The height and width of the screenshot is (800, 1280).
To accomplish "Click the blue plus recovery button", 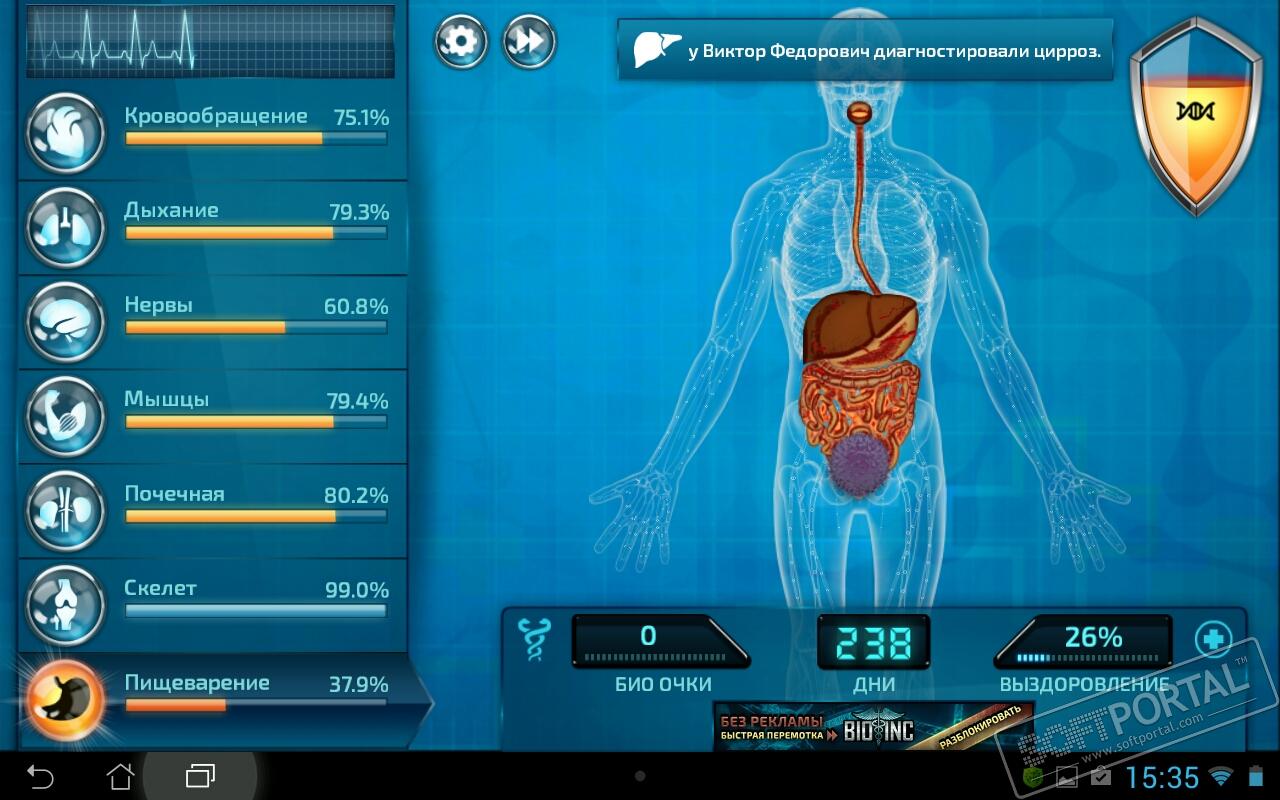I will tap(1213, 638).
